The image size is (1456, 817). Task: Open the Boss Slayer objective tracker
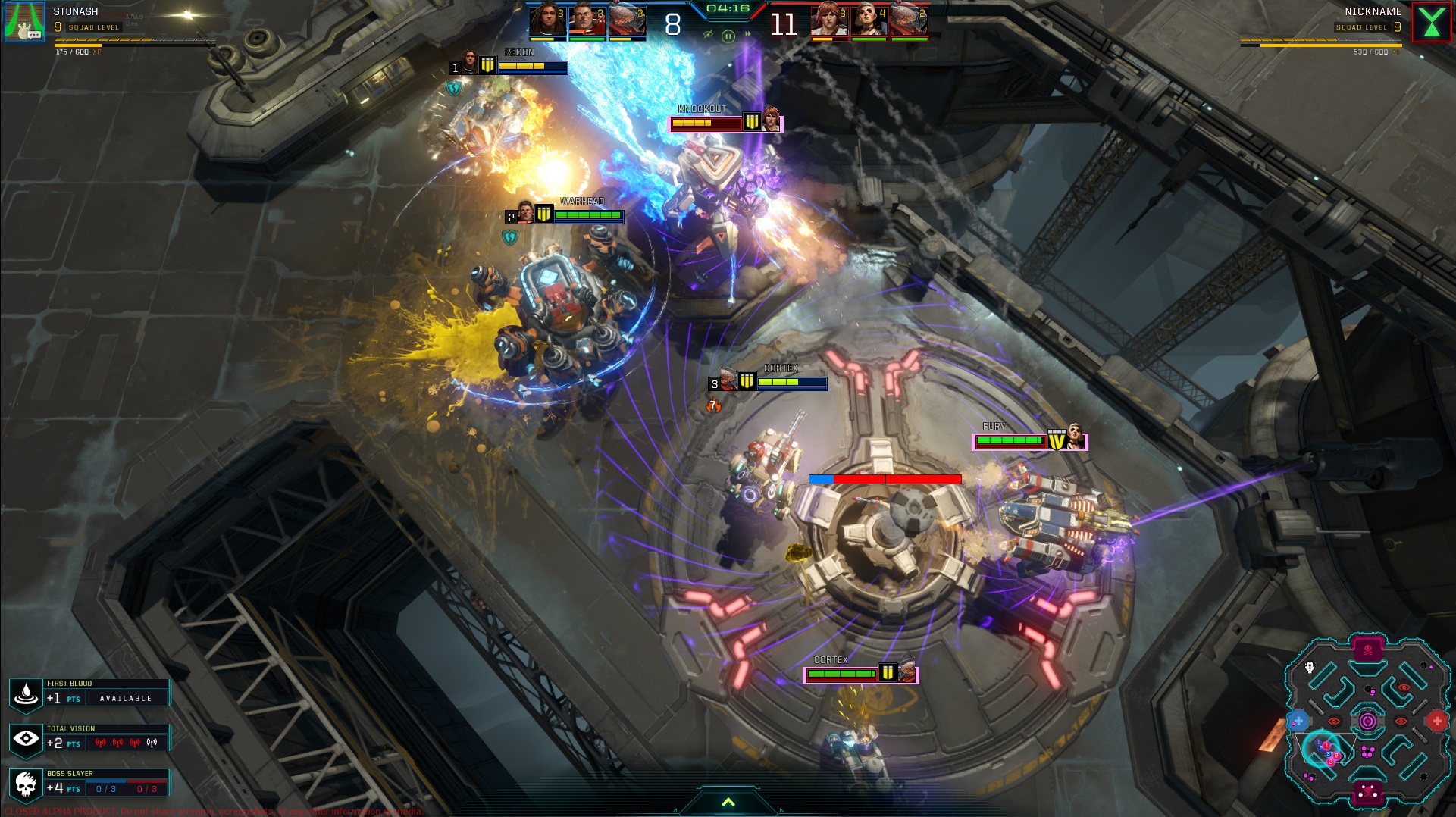89,784
